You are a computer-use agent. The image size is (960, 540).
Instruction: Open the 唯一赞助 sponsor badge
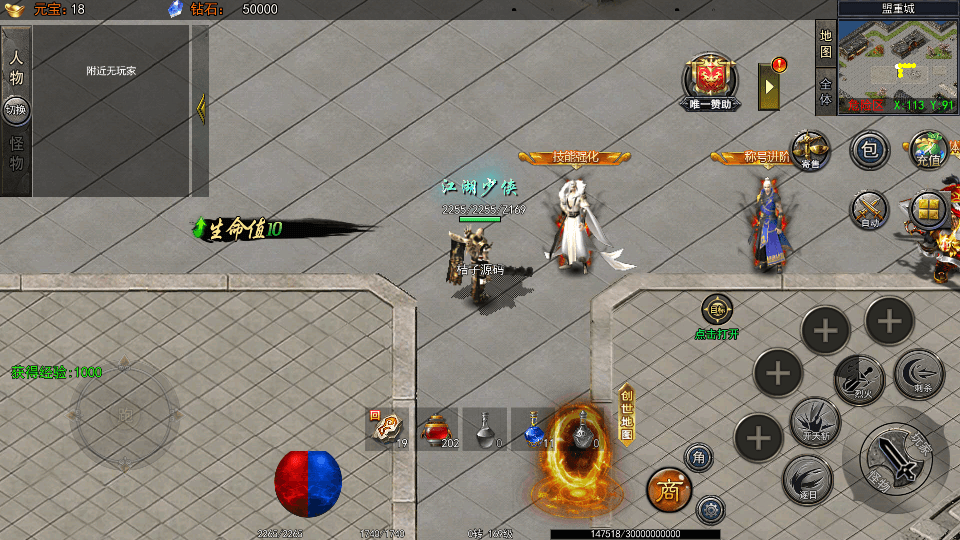click(x=711, y=79)
